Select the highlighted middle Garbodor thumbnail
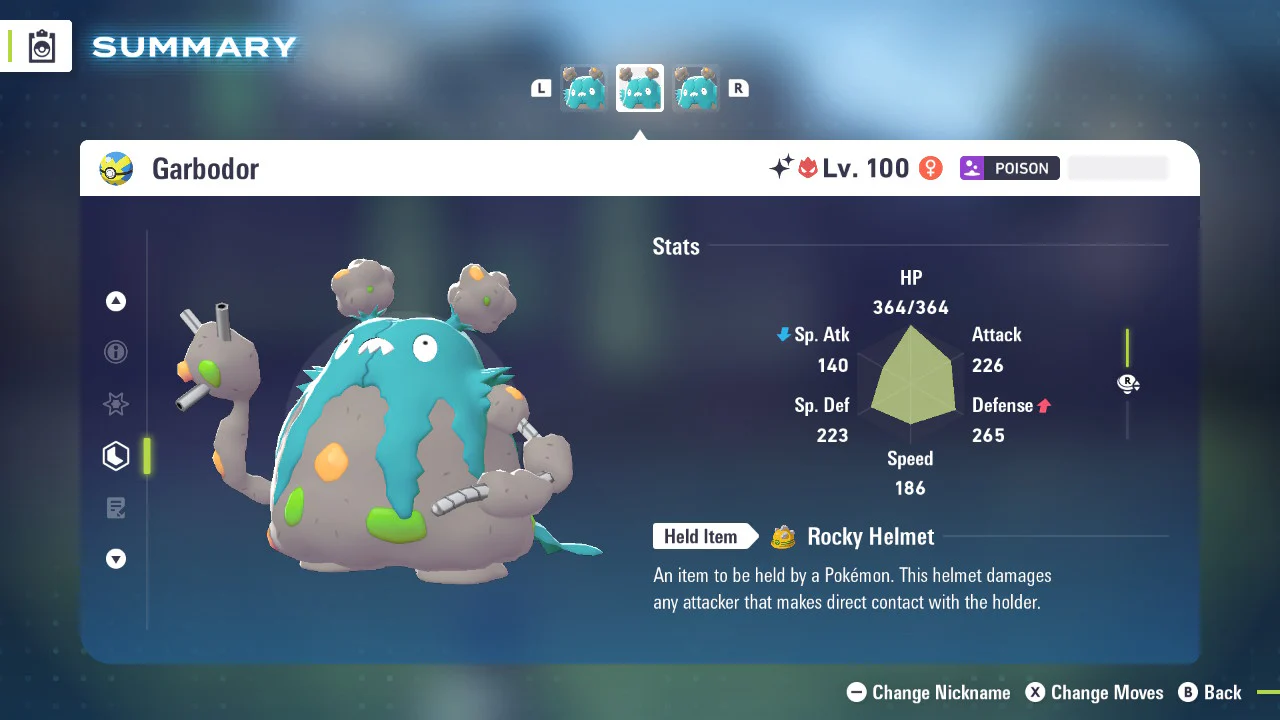The image size is (1280, 720). pos(639,89)
